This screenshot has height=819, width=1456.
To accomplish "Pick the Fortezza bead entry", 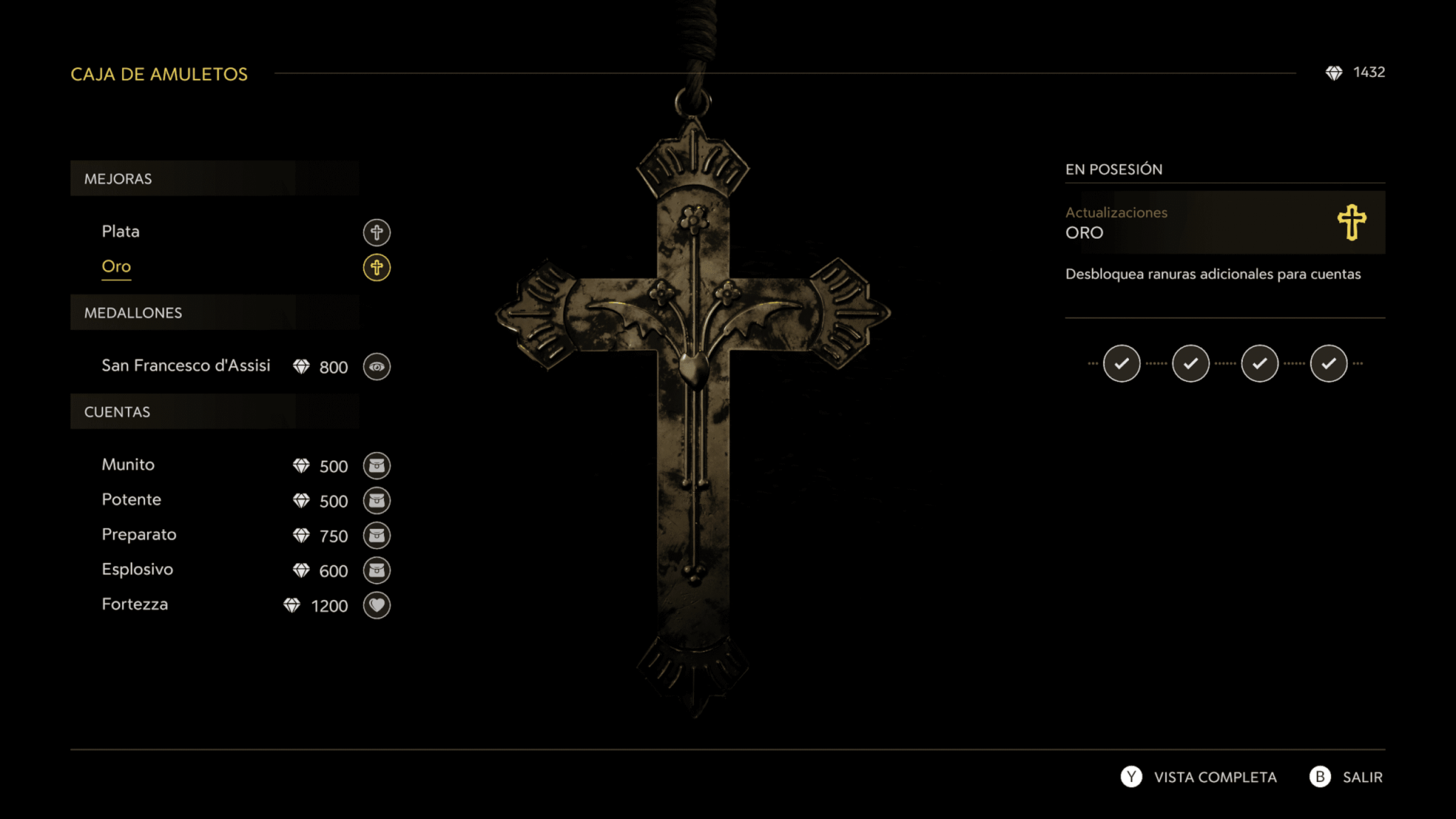I will point(135,604).
